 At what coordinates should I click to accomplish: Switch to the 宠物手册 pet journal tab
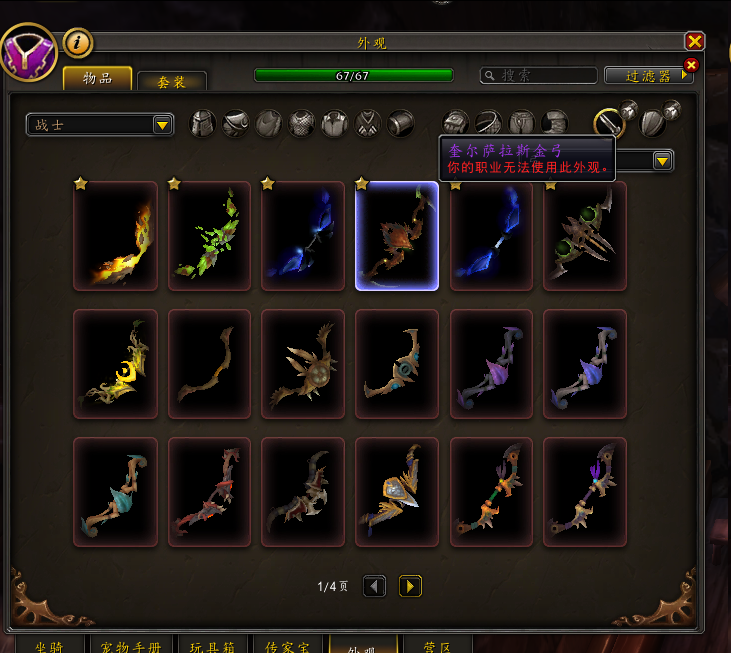point(131,645)
